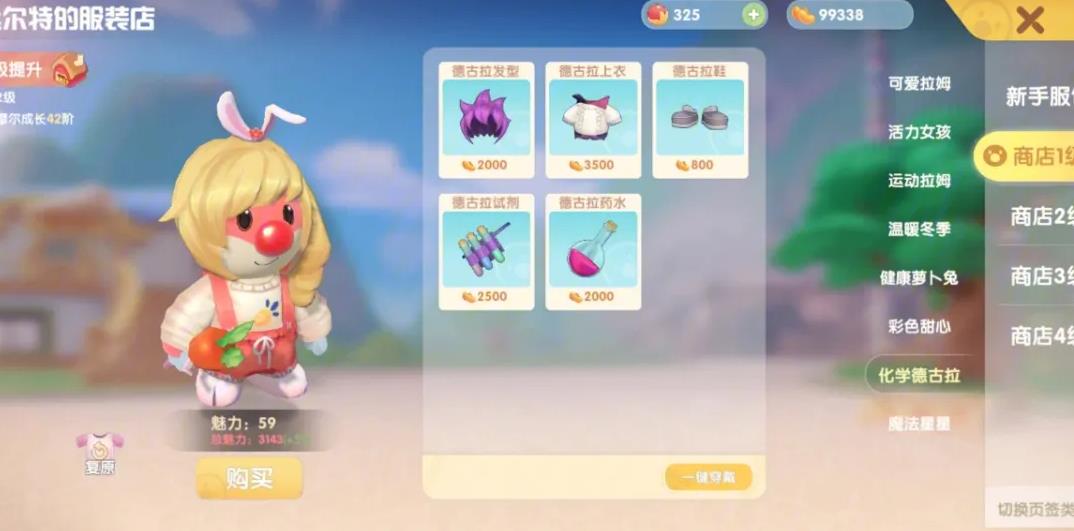Click the 一键穿戴 wear-all button
This screenshot has width=1074, height=531.
click(708, 477)
